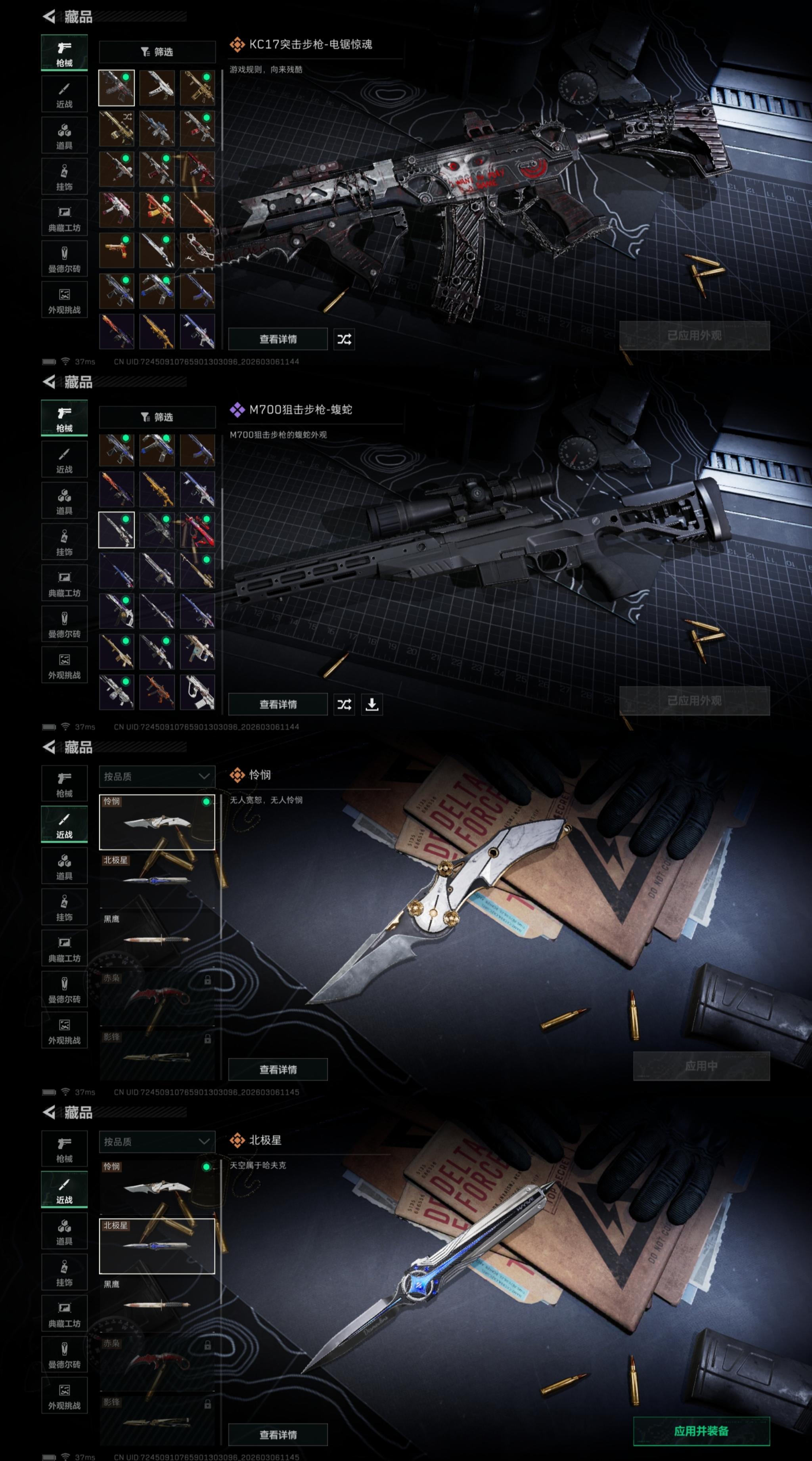The height and width of the screenshot is (1461, 812).
Task: Select the white-bordered 北极星 knife tile
Action: point(157,1246)
